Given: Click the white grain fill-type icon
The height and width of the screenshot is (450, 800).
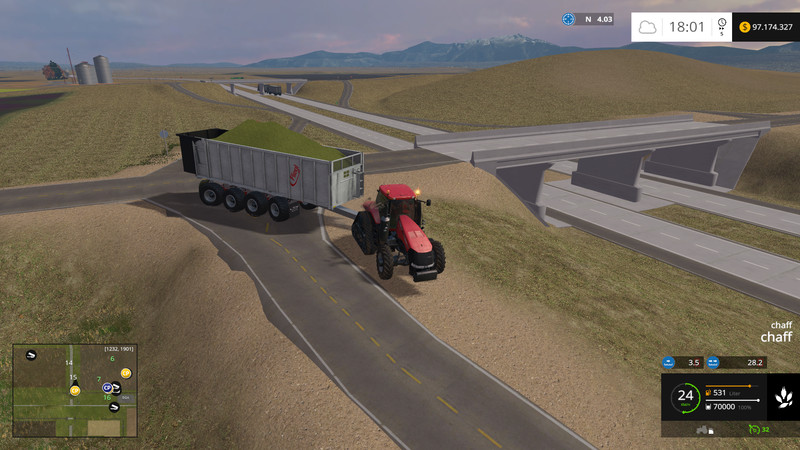Looking at the screenshot, I should [782, 398].
